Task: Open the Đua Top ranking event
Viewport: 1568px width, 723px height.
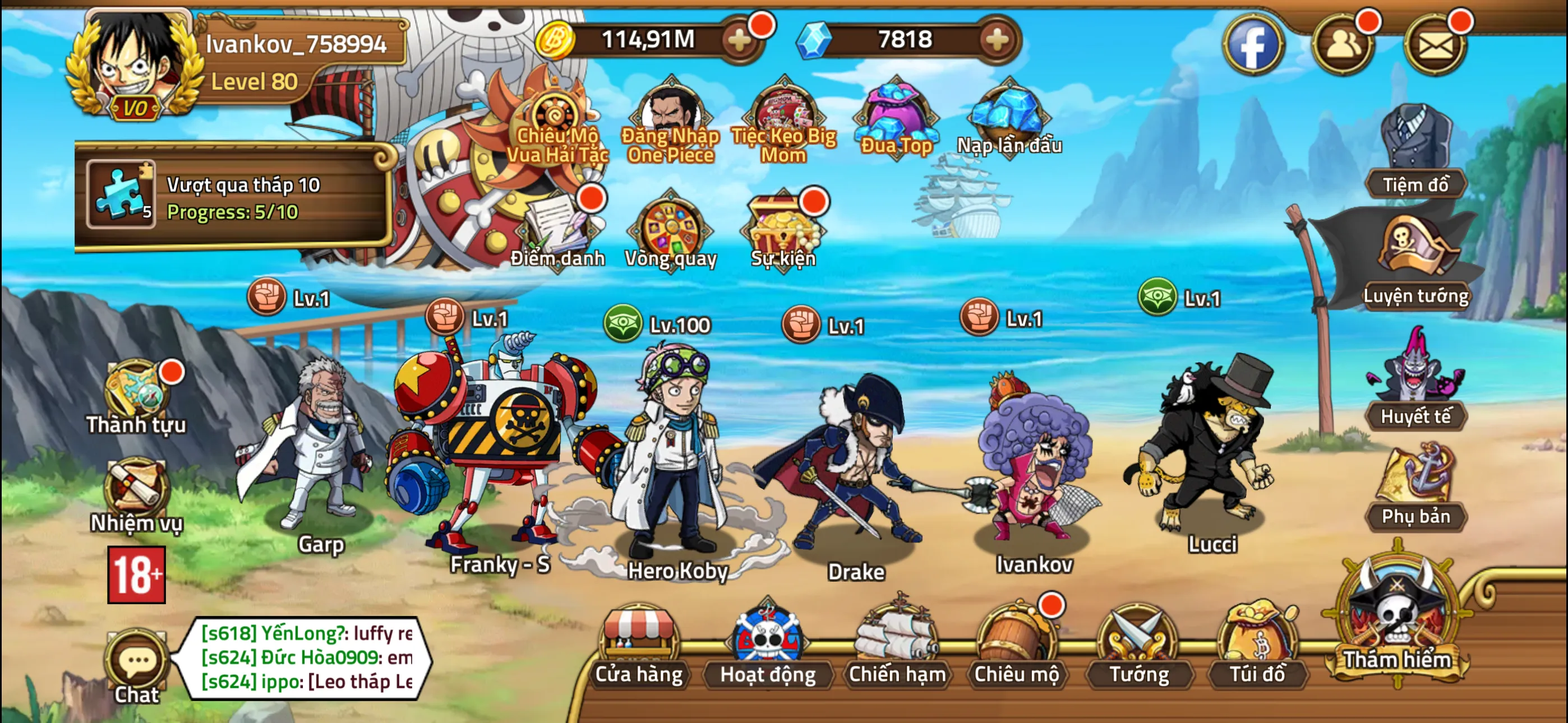Action: [x=896, y=119]
